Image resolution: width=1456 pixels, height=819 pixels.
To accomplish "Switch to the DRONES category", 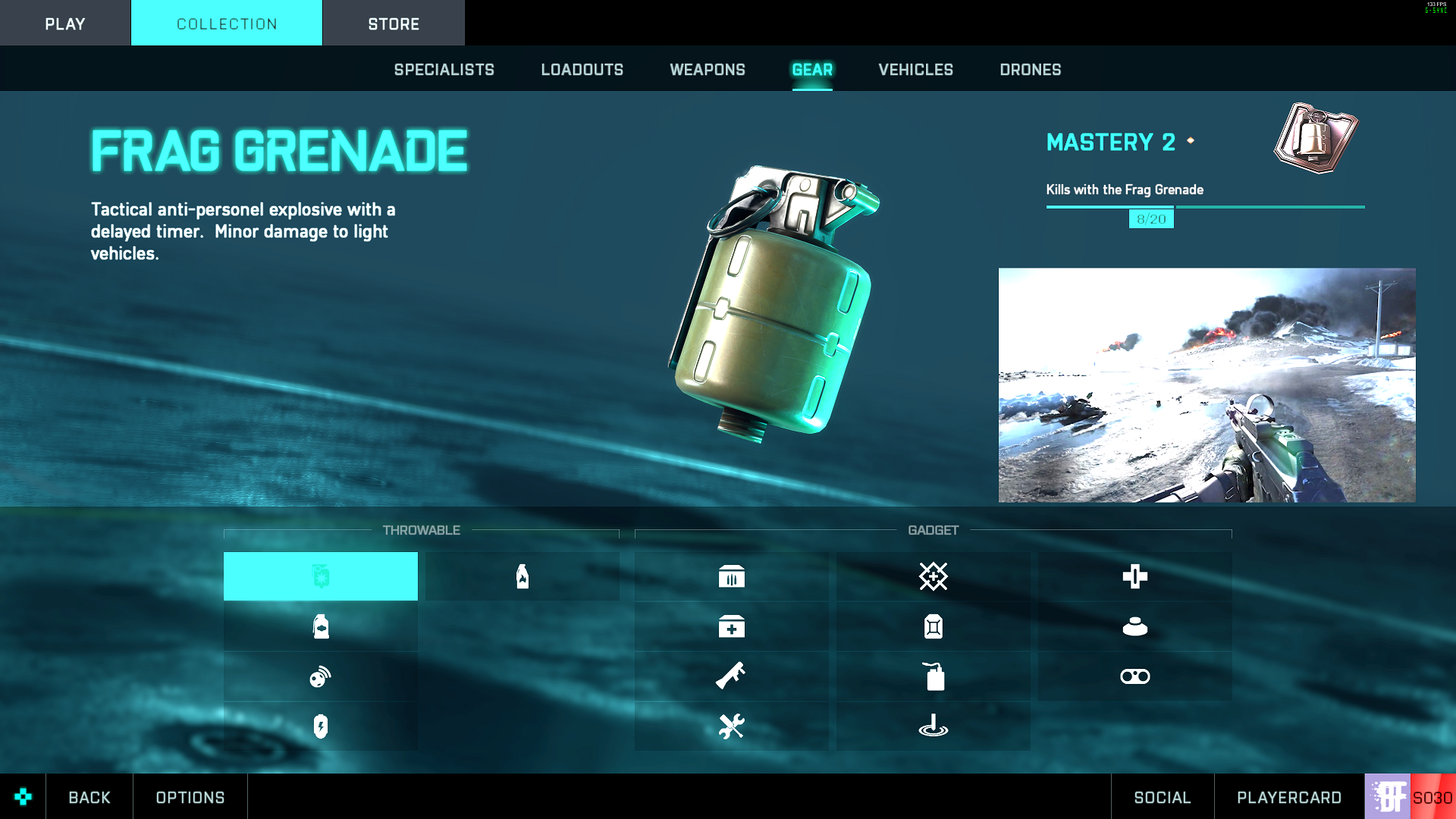I will [1030, 70].
